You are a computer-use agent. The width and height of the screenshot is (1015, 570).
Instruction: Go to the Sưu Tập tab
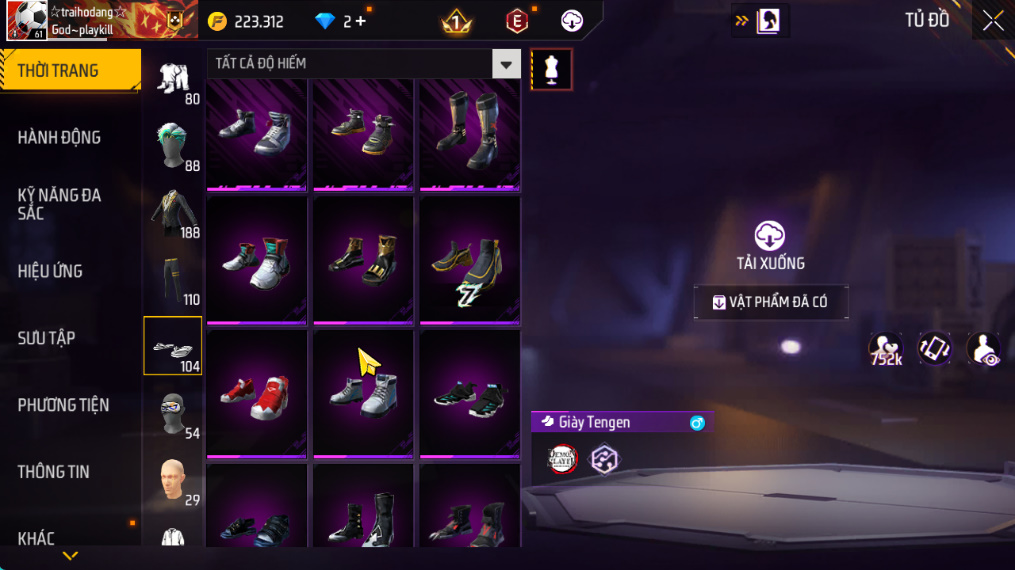point(46,338)
